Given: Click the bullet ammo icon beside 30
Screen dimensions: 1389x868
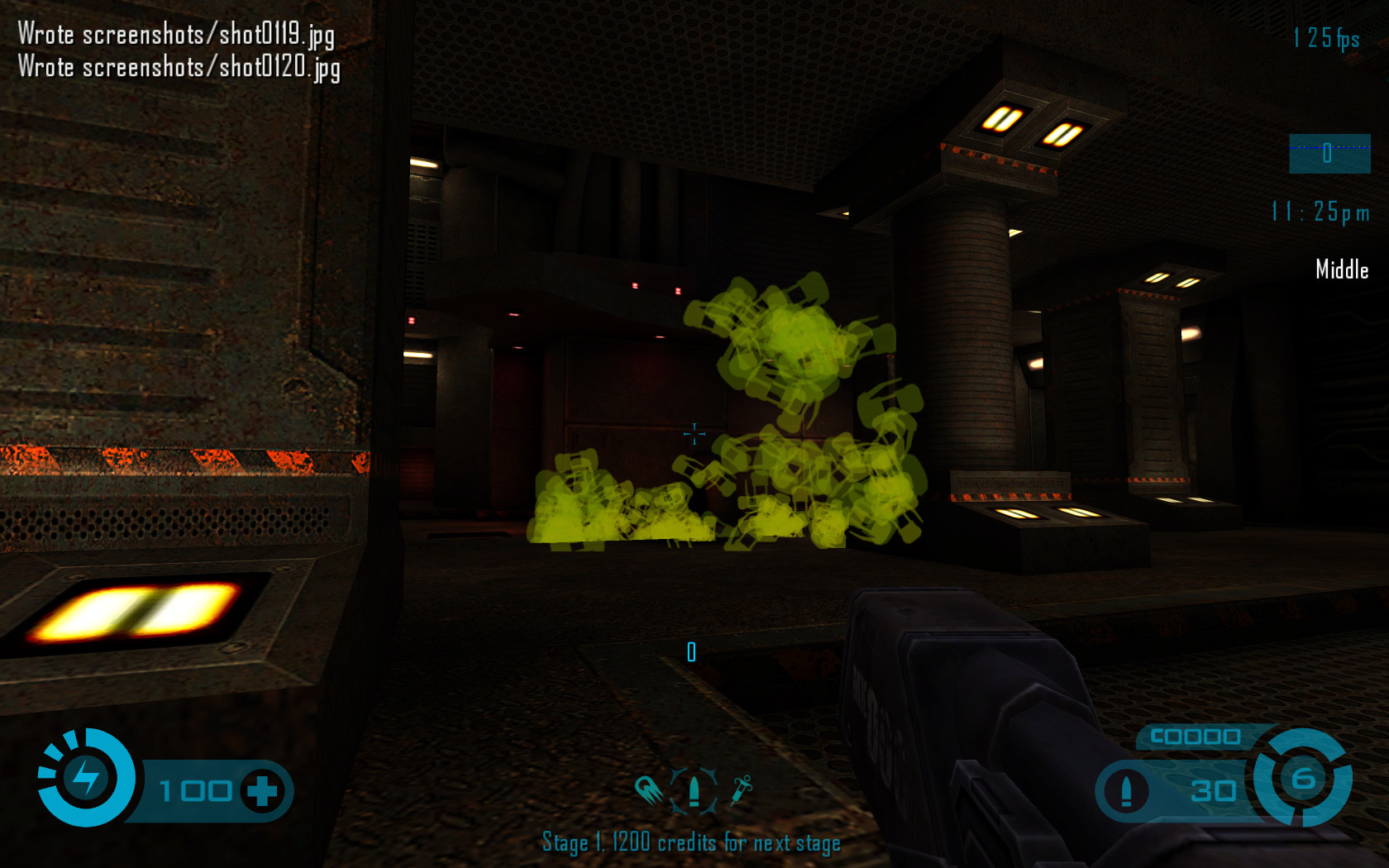Looking at the screenshot, I should point(1125,791).
